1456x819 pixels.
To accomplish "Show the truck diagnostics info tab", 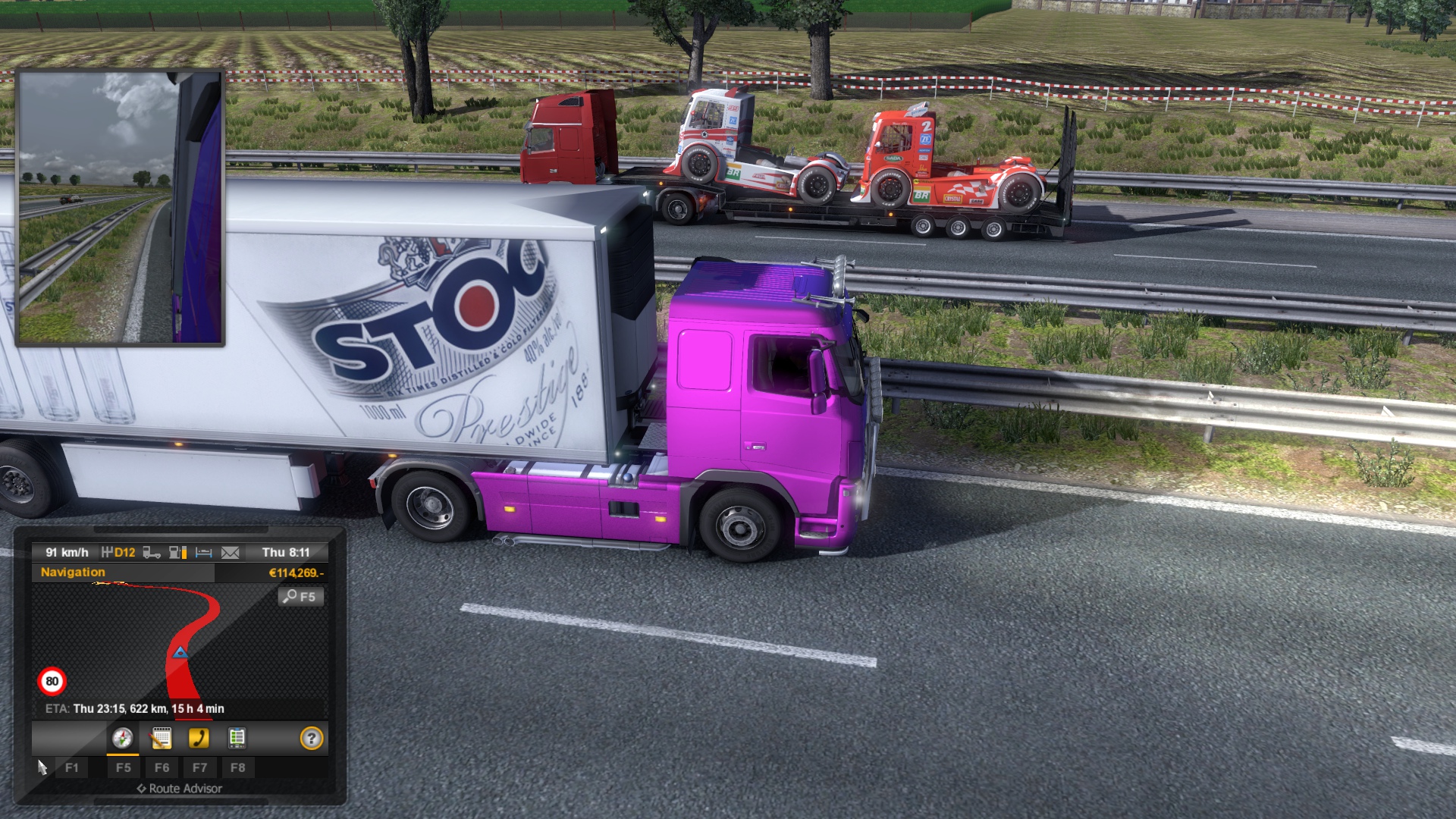I will [x=237, y=738].
